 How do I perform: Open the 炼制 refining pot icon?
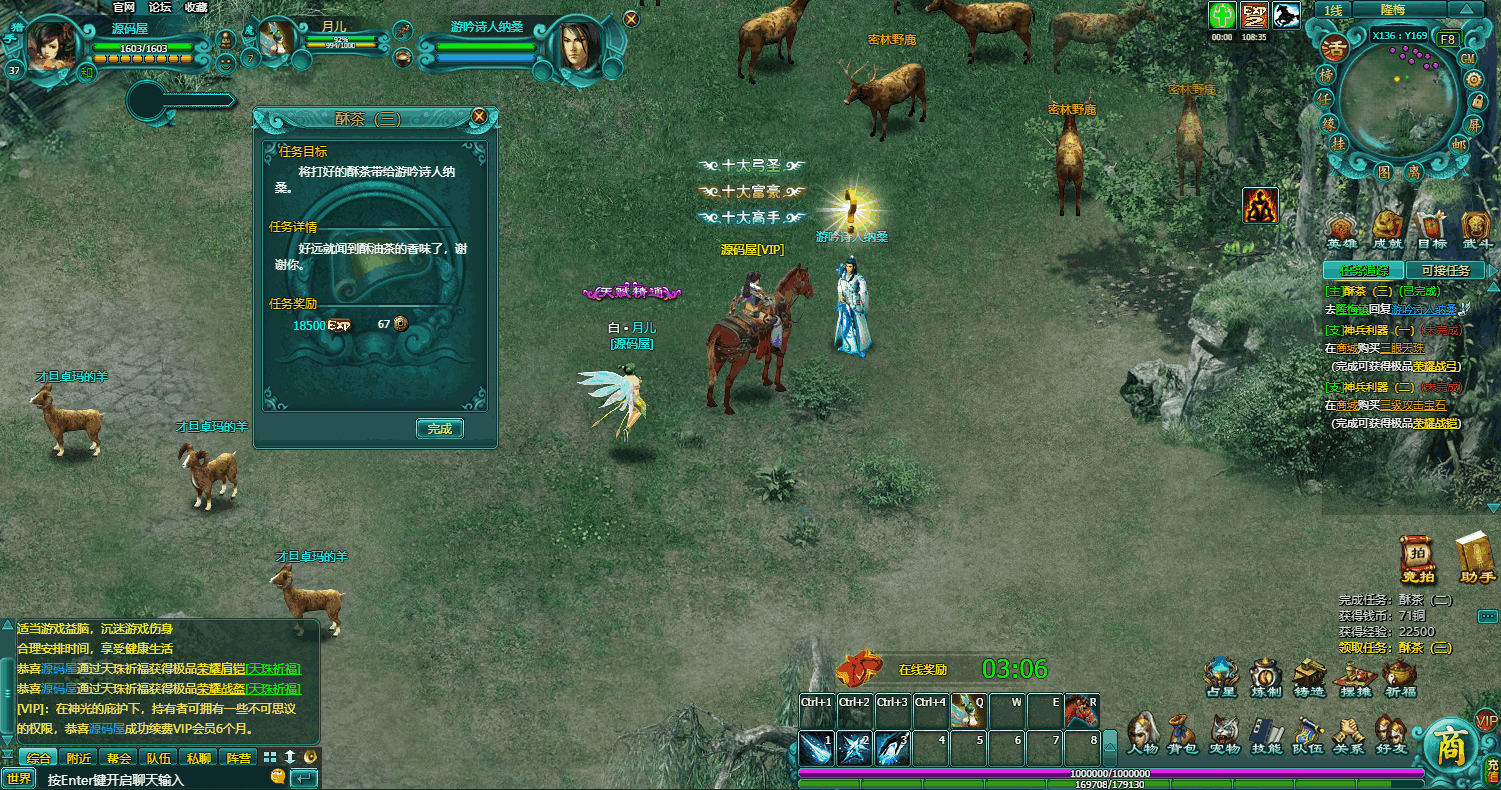tap(1265, 679)
